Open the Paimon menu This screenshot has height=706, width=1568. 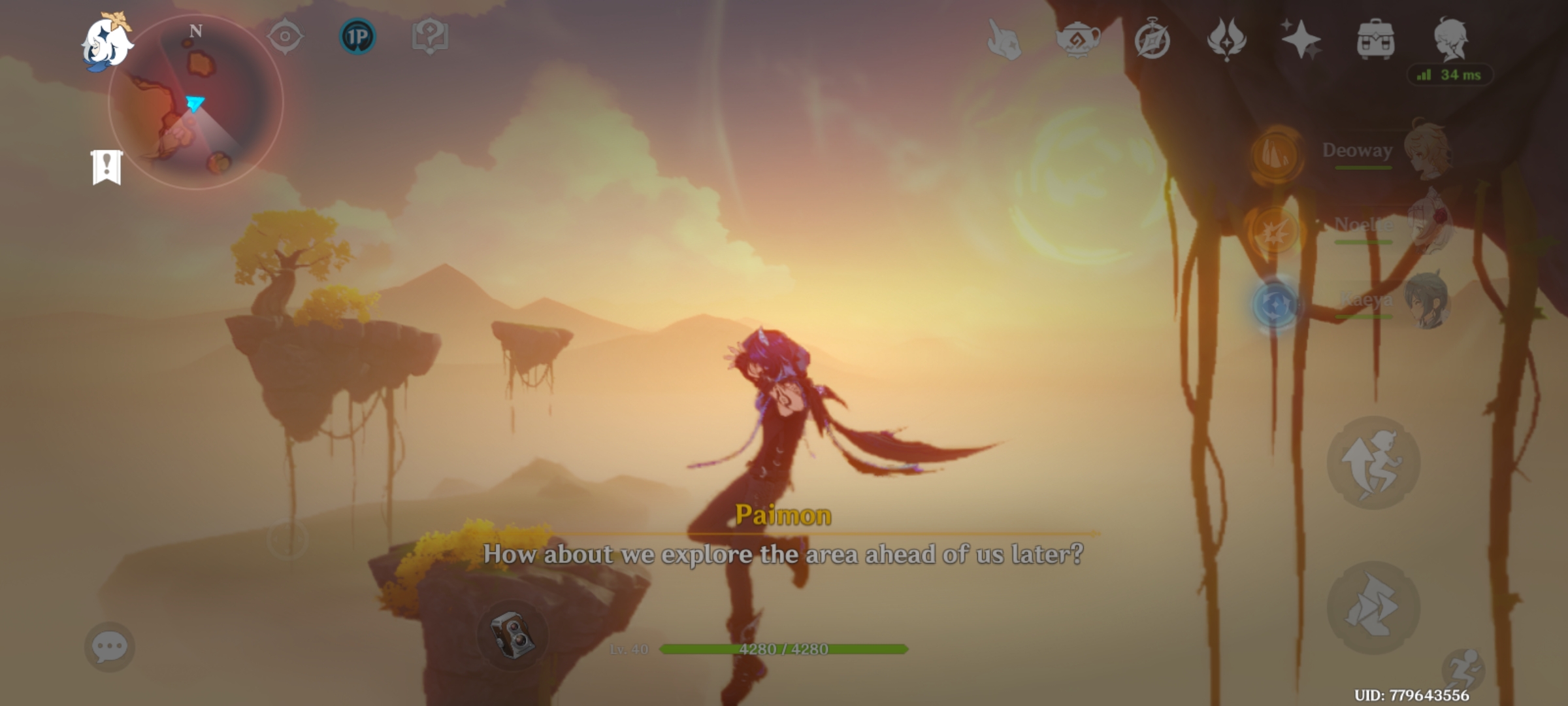pyautogui.click(x=108, y=42)
